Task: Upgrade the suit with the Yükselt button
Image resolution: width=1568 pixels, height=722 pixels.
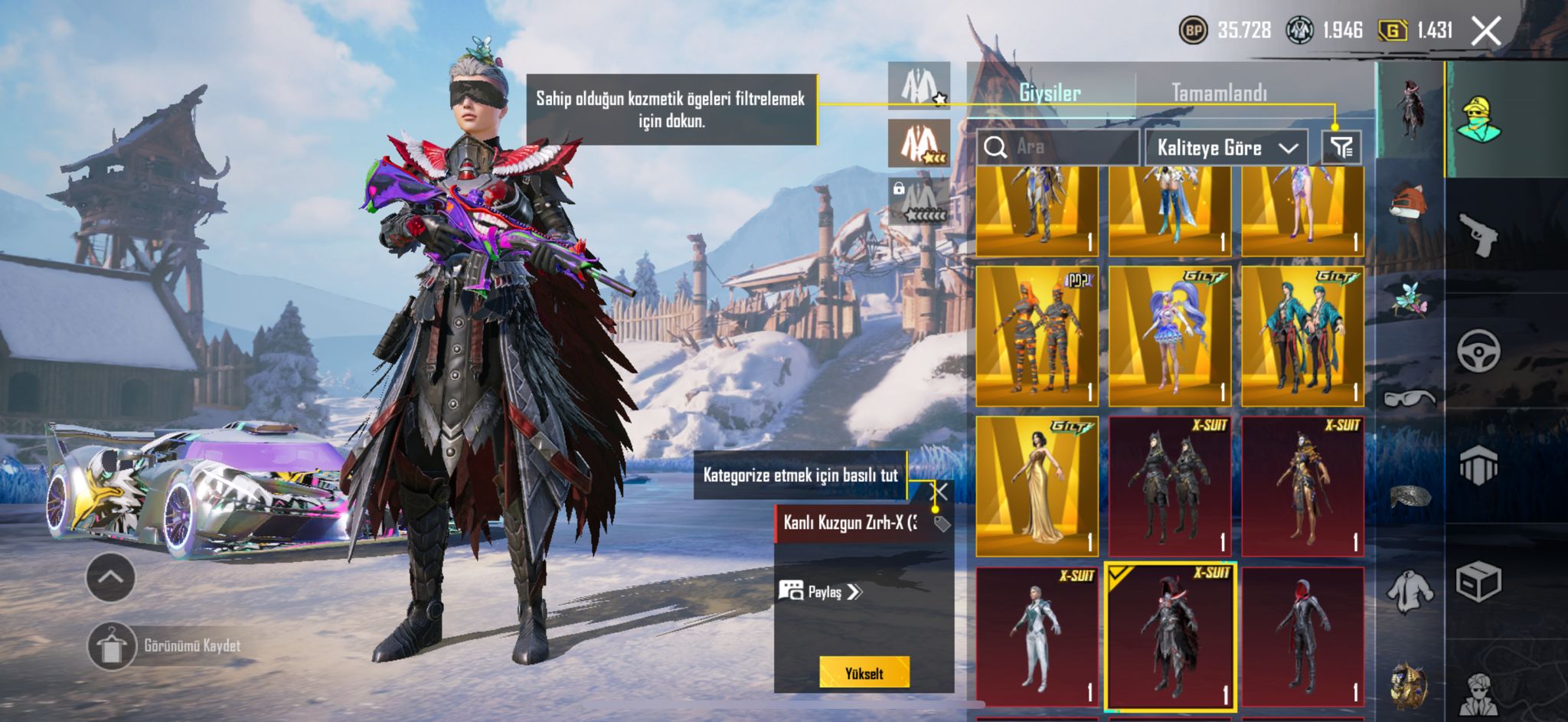Action: (864, 673)
